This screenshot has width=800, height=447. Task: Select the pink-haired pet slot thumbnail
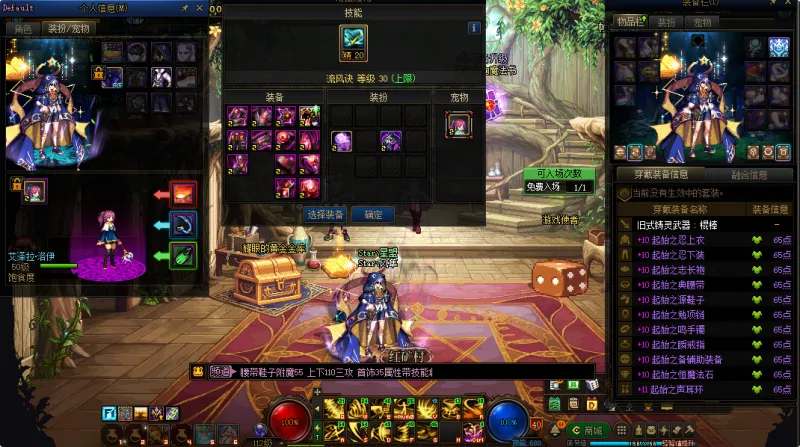coord(35,189)
